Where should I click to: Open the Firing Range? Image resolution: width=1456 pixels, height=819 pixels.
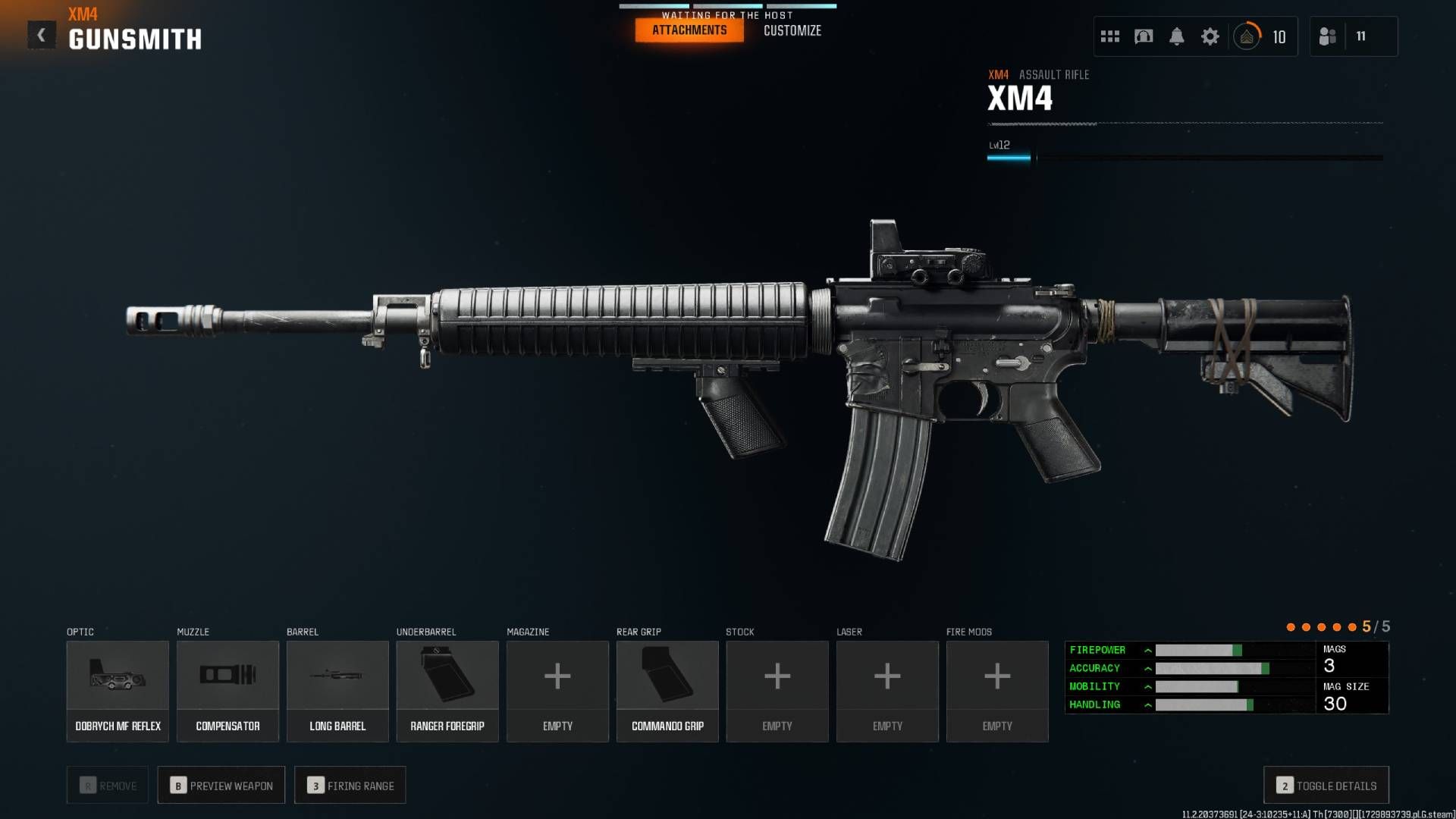click(350, 785)
